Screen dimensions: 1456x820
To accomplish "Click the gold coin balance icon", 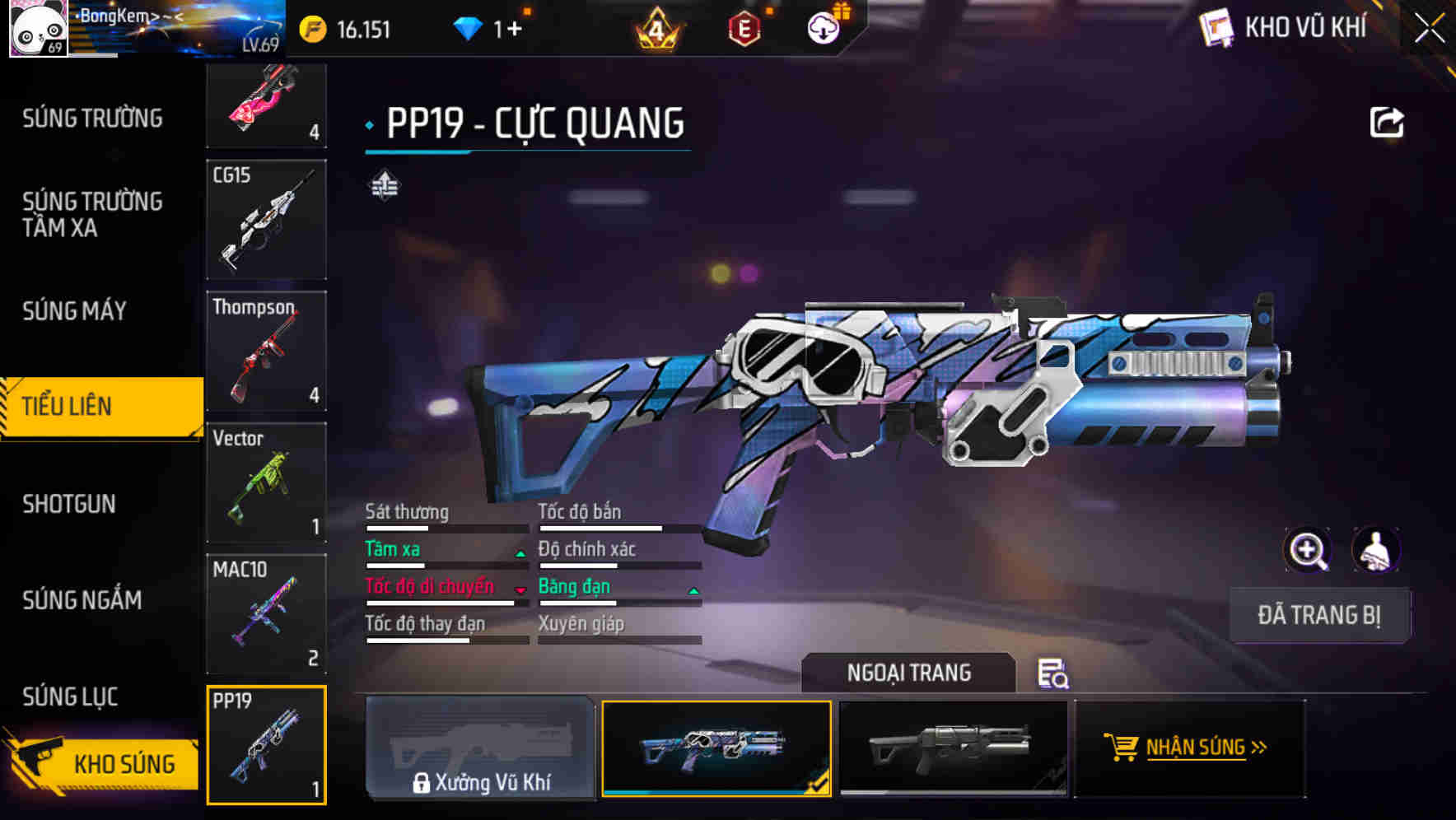I will (311, 27).
